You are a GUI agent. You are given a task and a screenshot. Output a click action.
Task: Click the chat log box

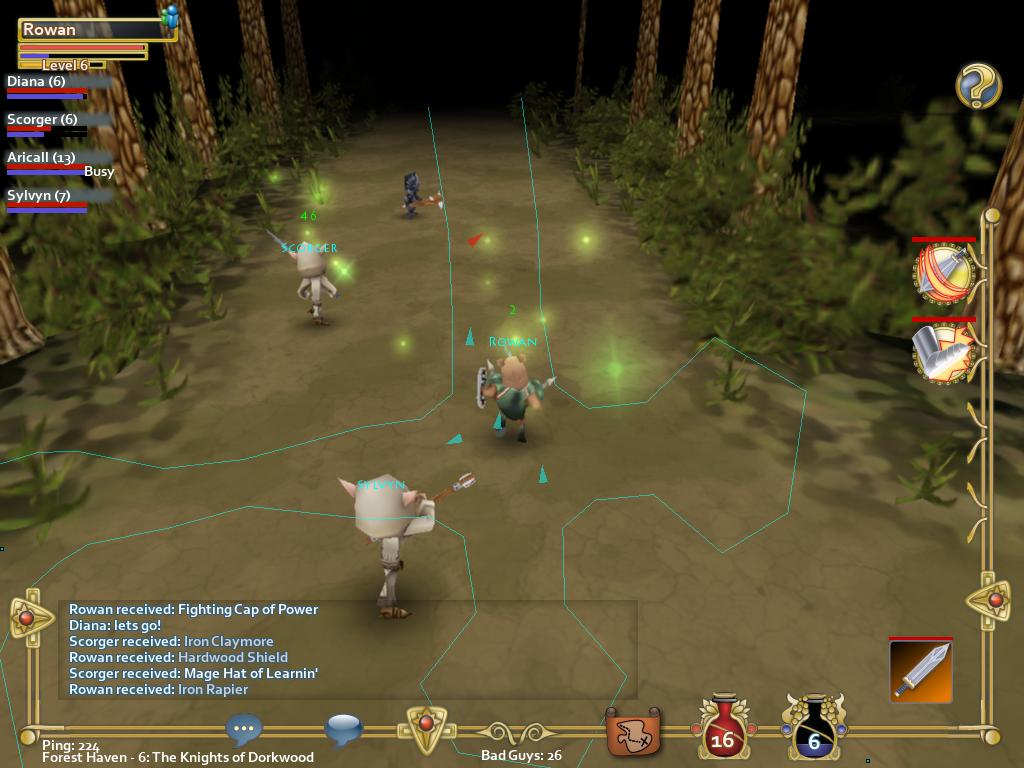347,649
